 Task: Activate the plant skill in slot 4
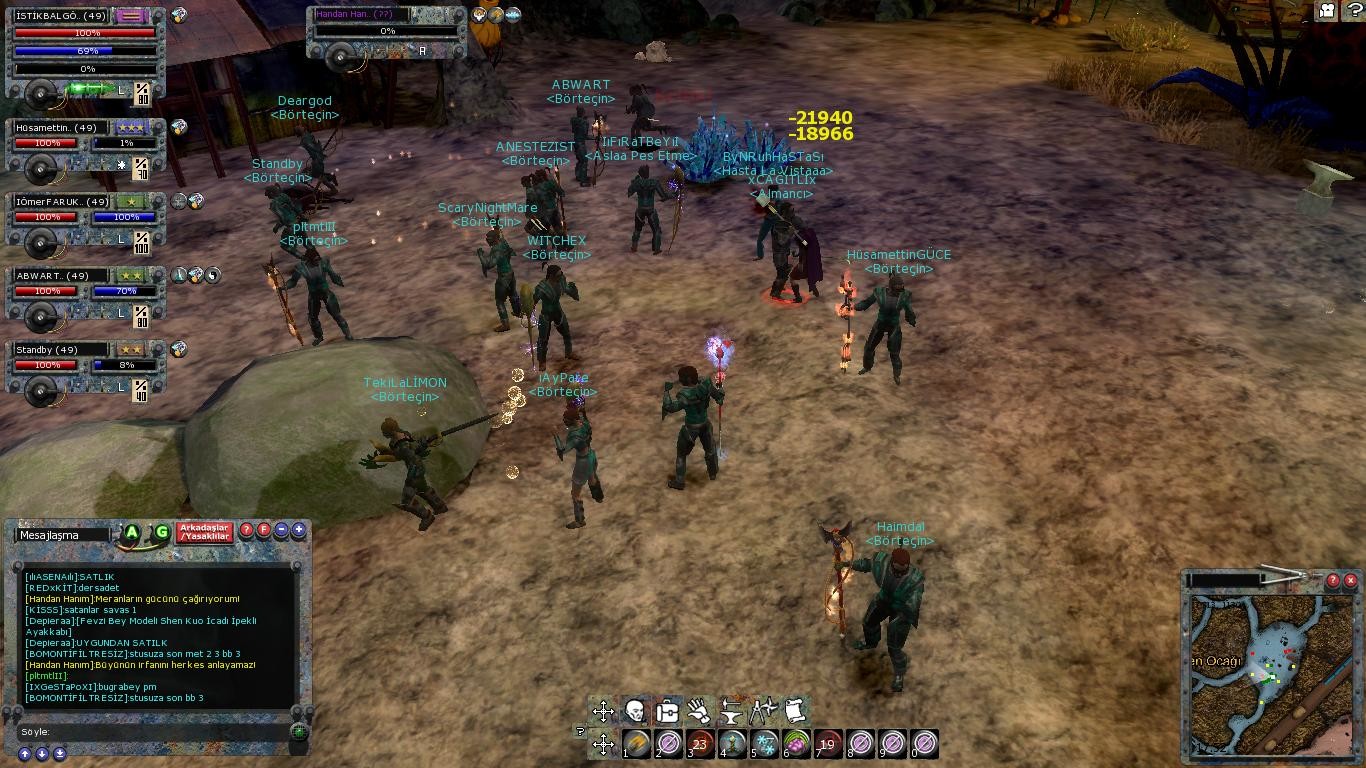coord(733,744)
